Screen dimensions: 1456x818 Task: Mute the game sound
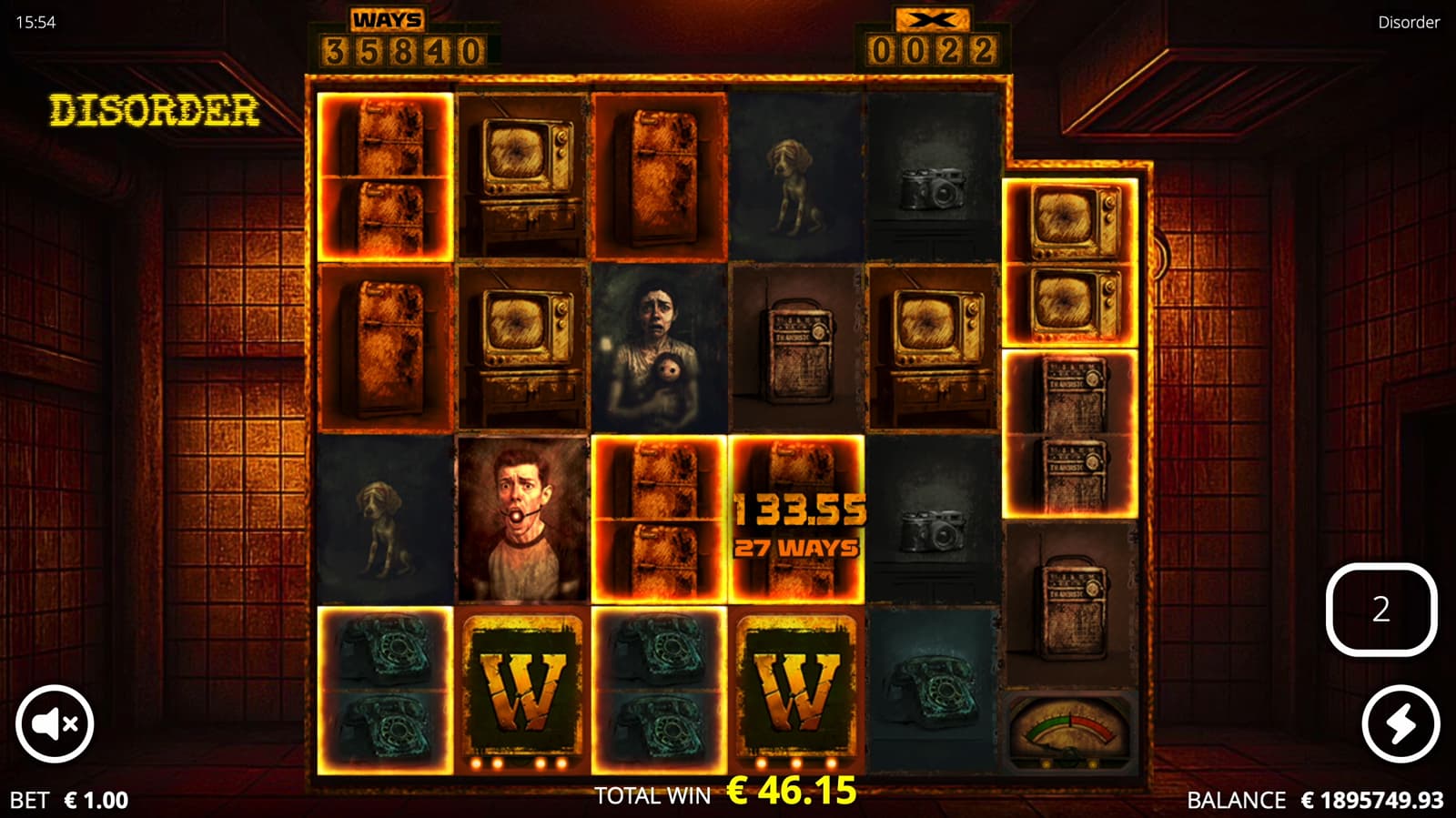[x=55, y=723]
